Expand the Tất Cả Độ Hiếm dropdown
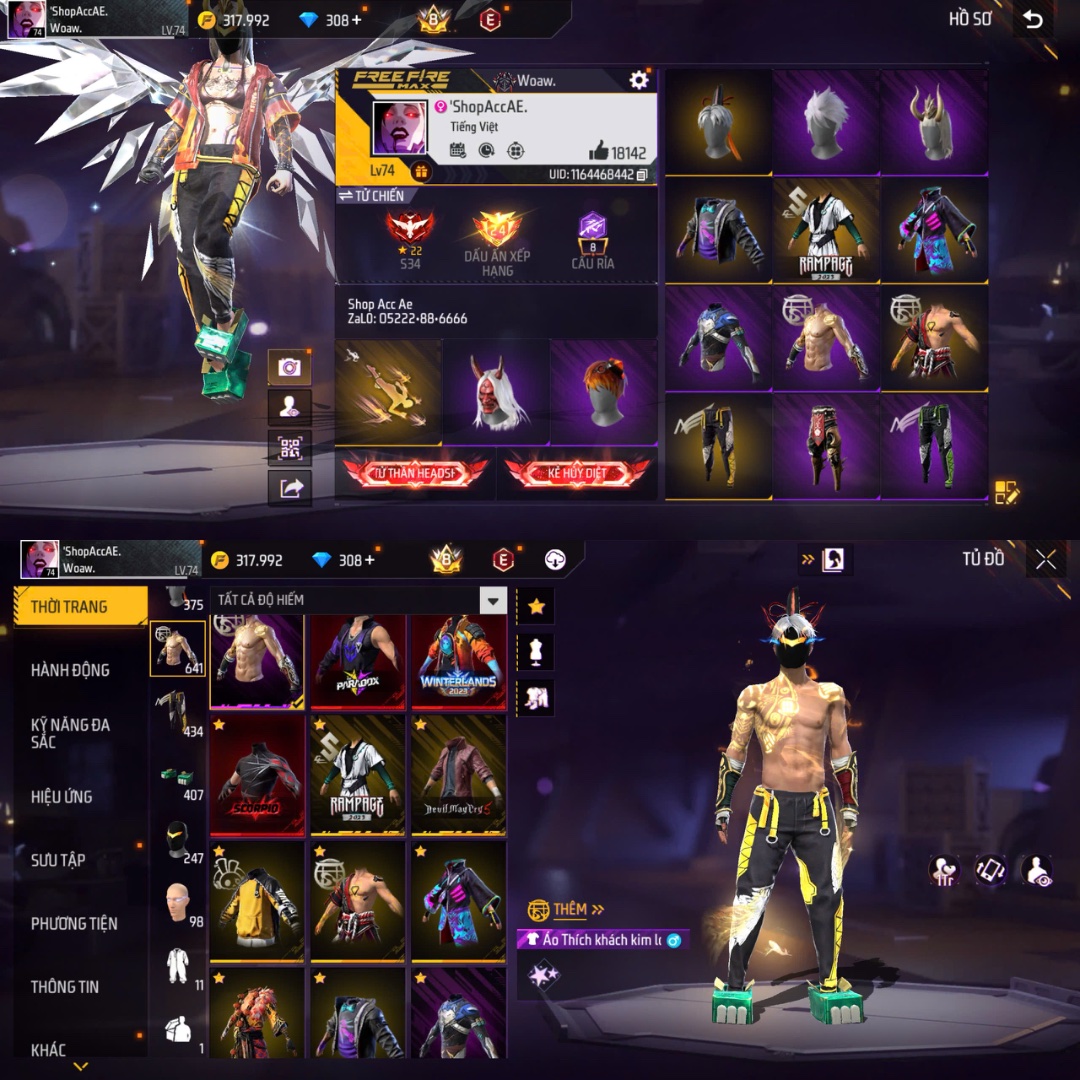1080x1080 pixels. (493, 600)
